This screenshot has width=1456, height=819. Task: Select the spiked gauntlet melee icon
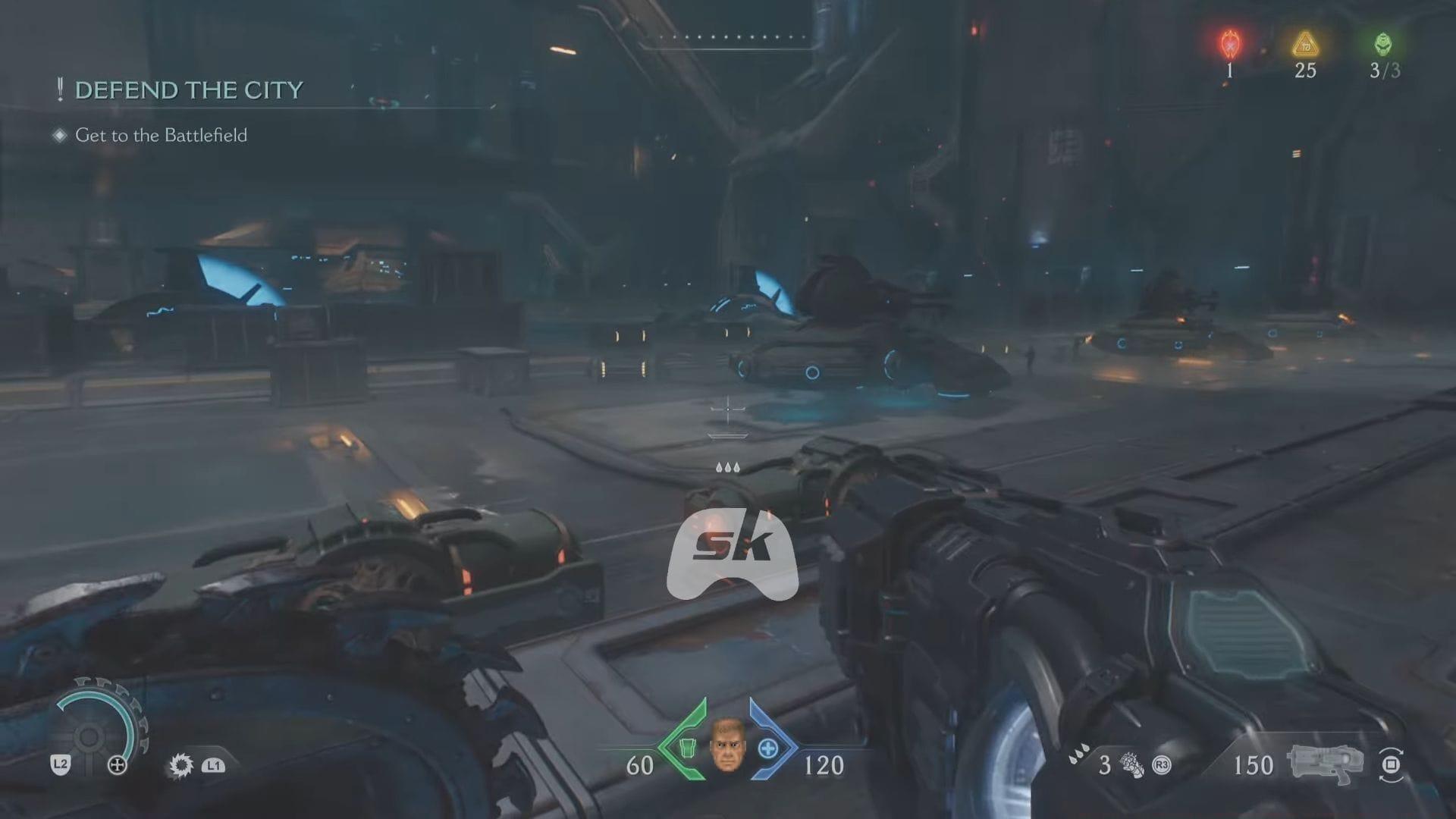pos(1131,765)
